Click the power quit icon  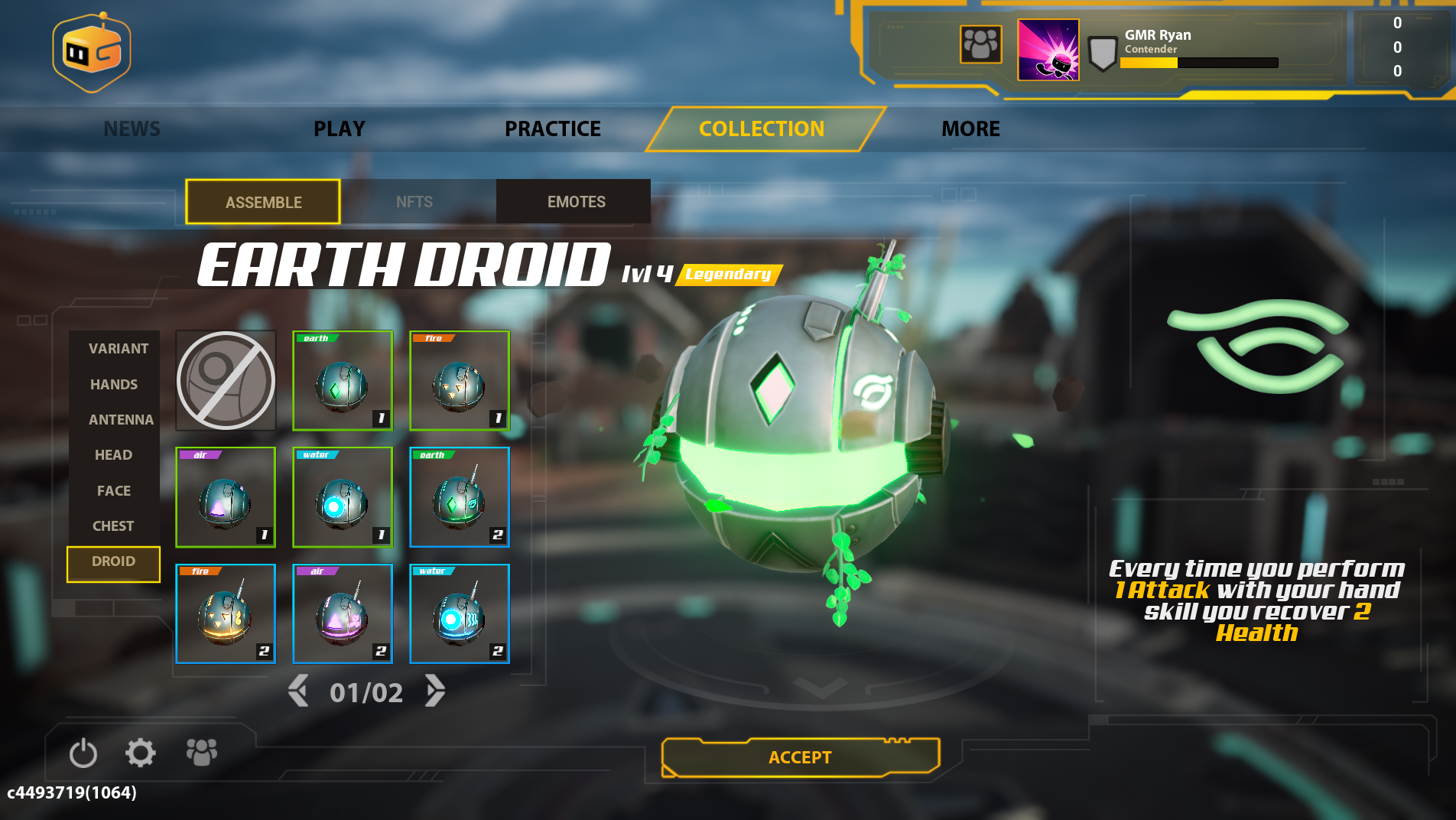[x=83, y=753]
